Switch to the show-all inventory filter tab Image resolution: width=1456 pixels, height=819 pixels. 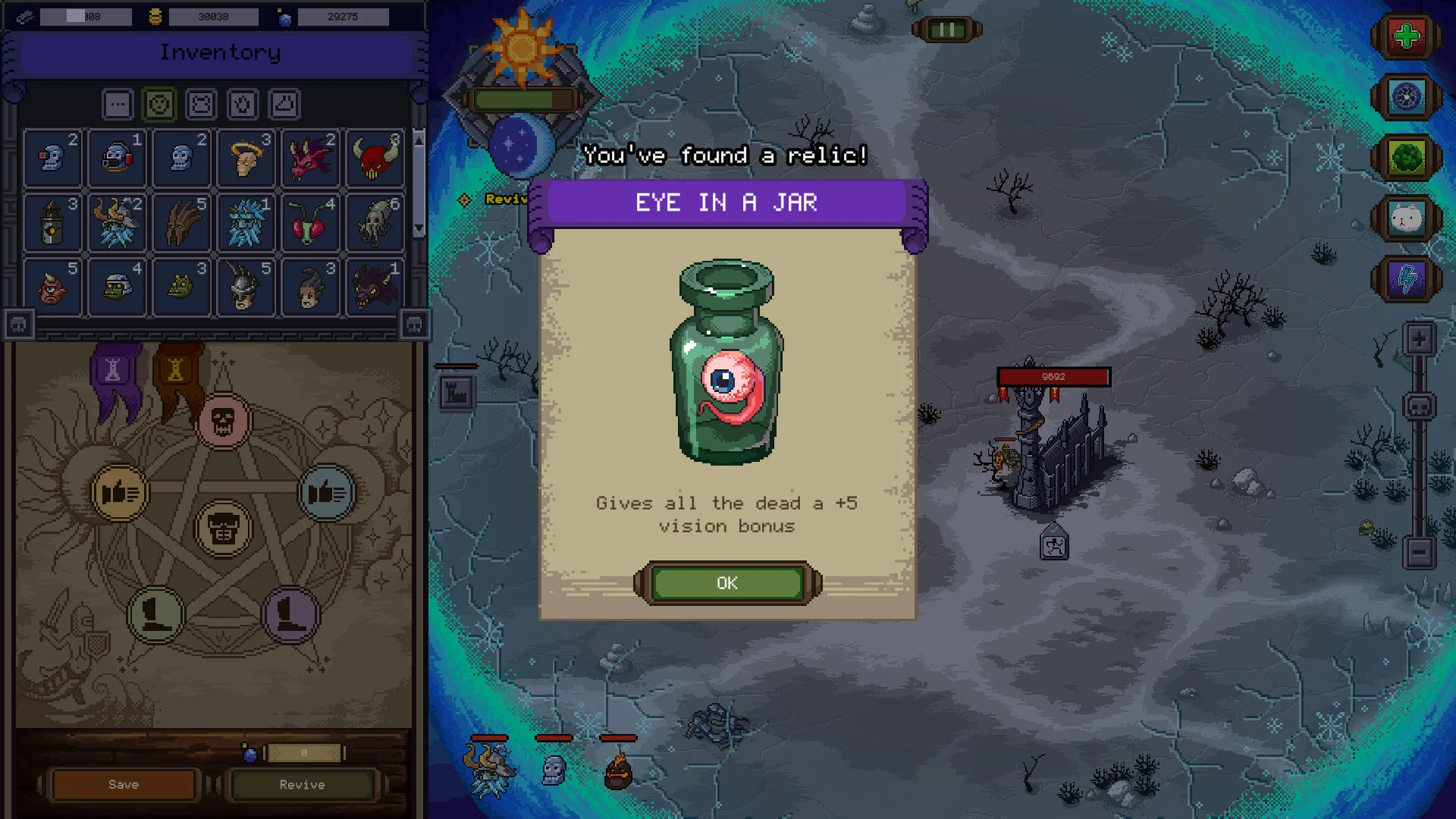tap(117, 104)
